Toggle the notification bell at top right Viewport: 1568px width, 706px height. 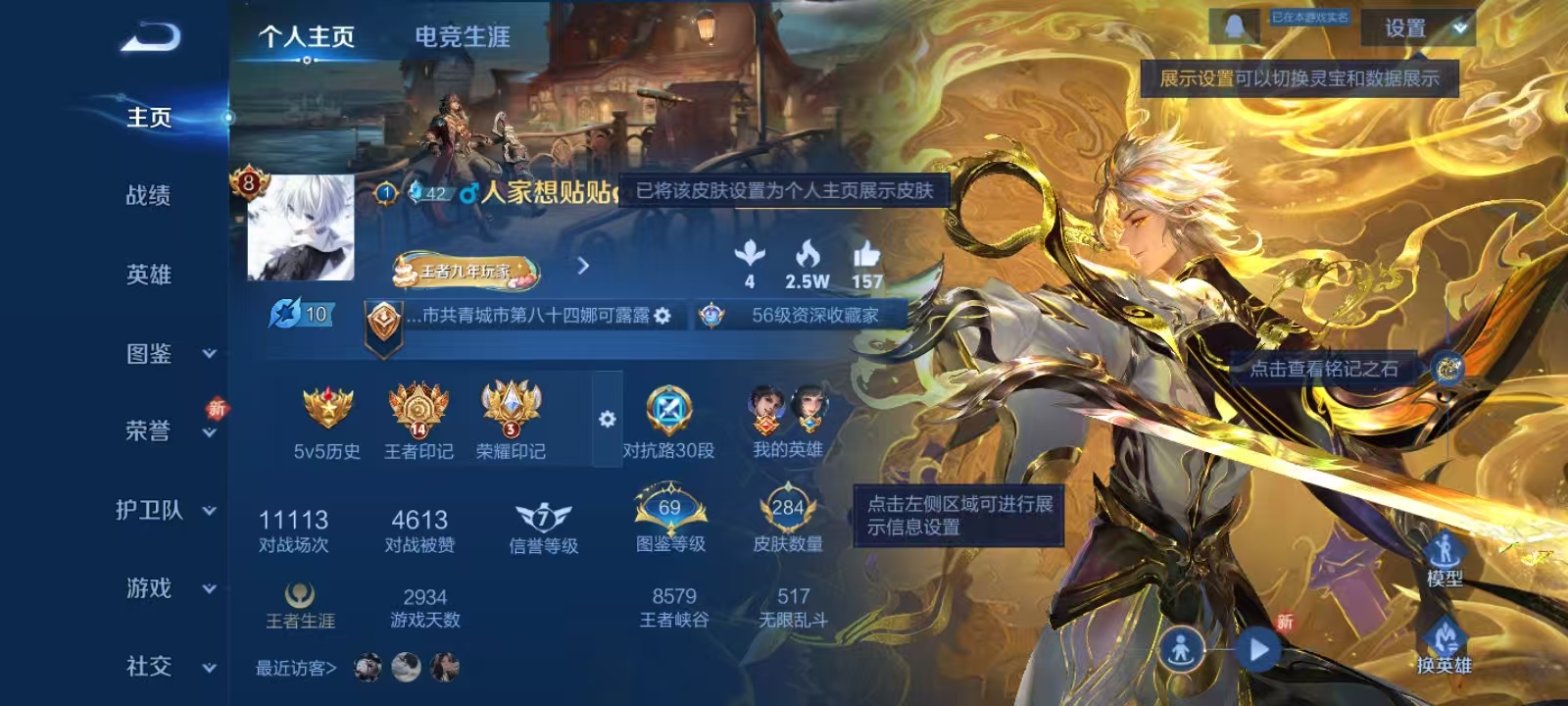pos(1235,25)
